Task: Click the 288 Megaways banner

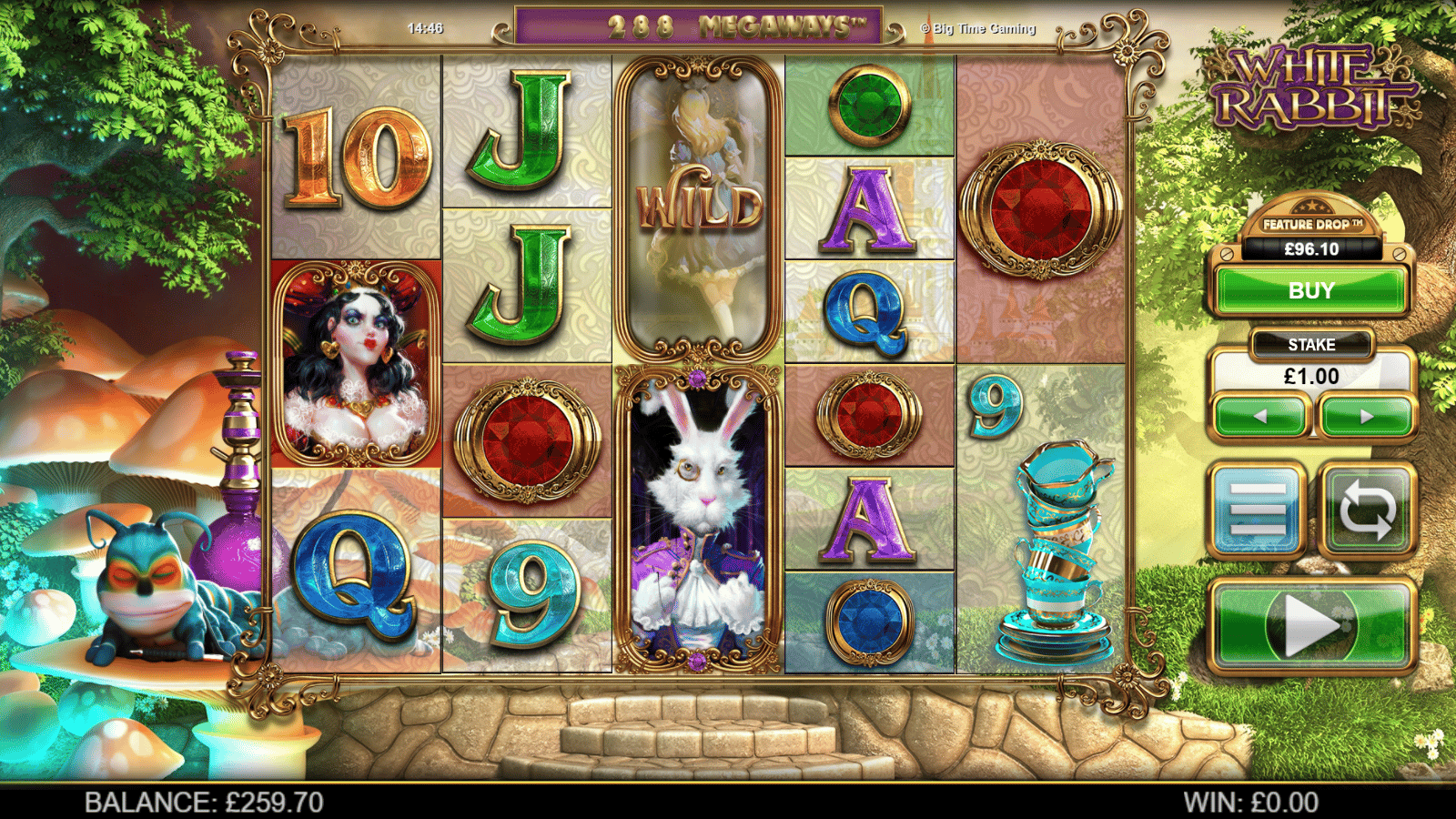Action: [697, 27]
